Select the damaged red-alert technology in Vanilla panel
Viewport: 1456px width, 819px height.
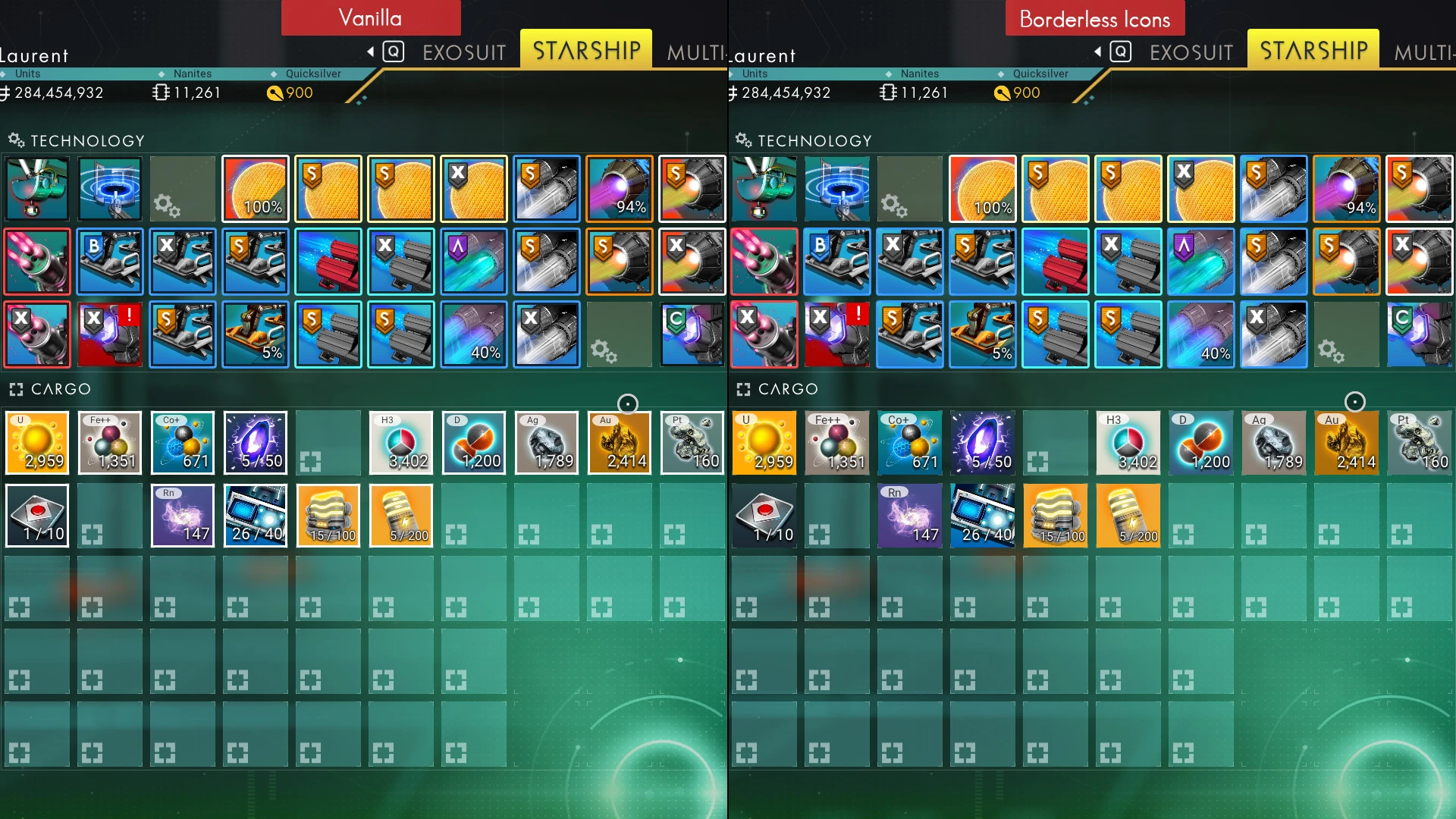pos(110,334)
